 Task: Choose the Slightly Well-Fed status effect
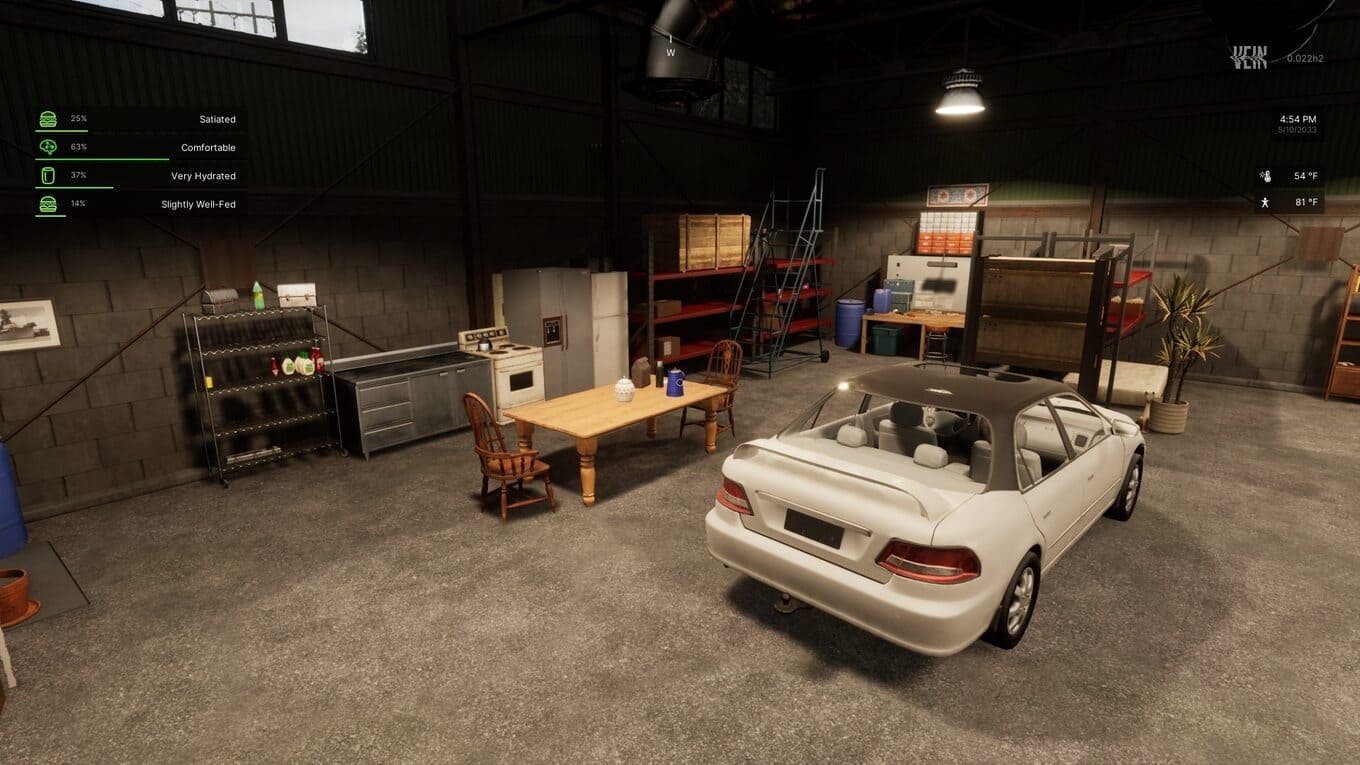point(140,204)
